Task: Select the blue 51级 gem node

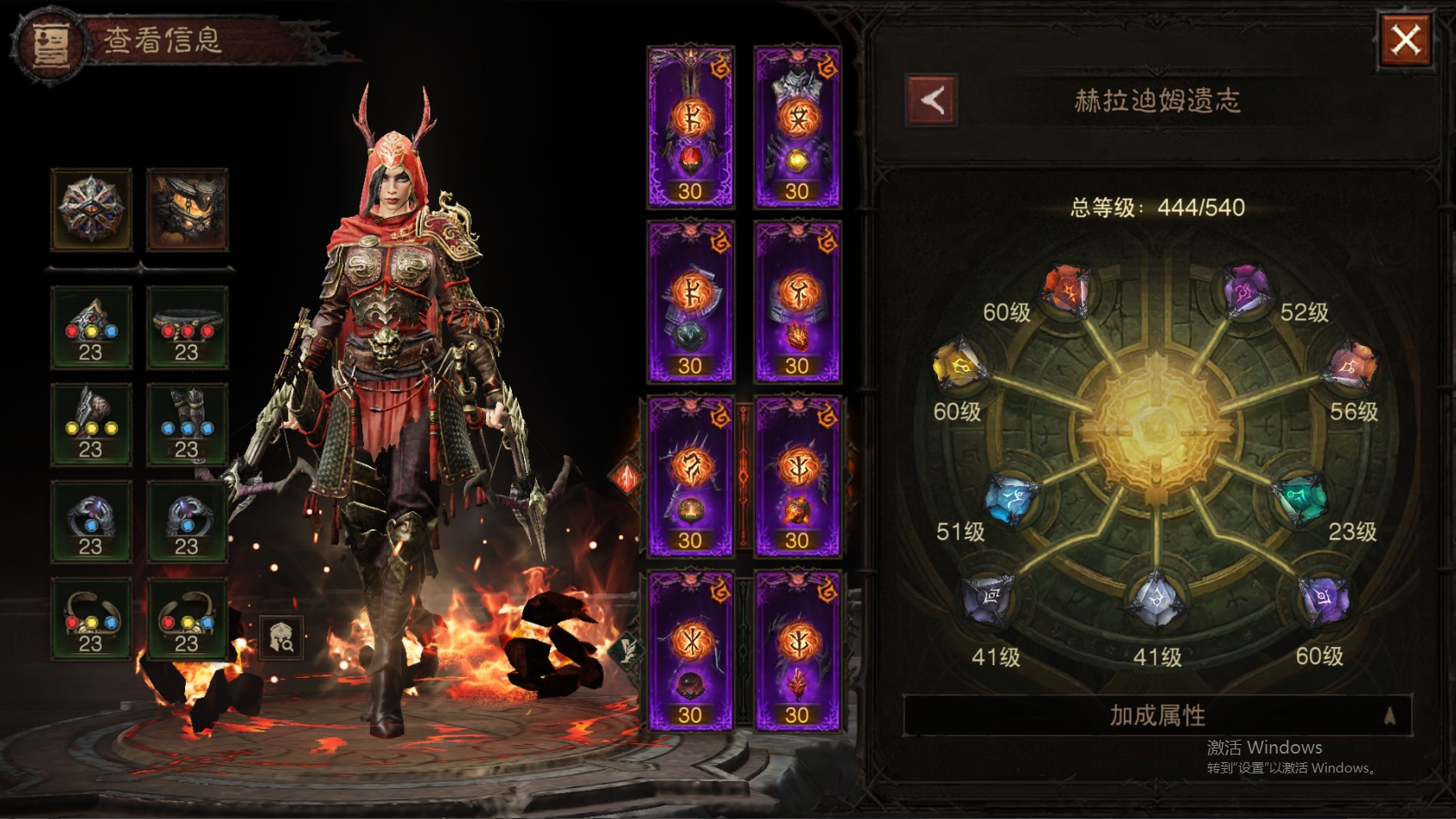Action: 1010,498
